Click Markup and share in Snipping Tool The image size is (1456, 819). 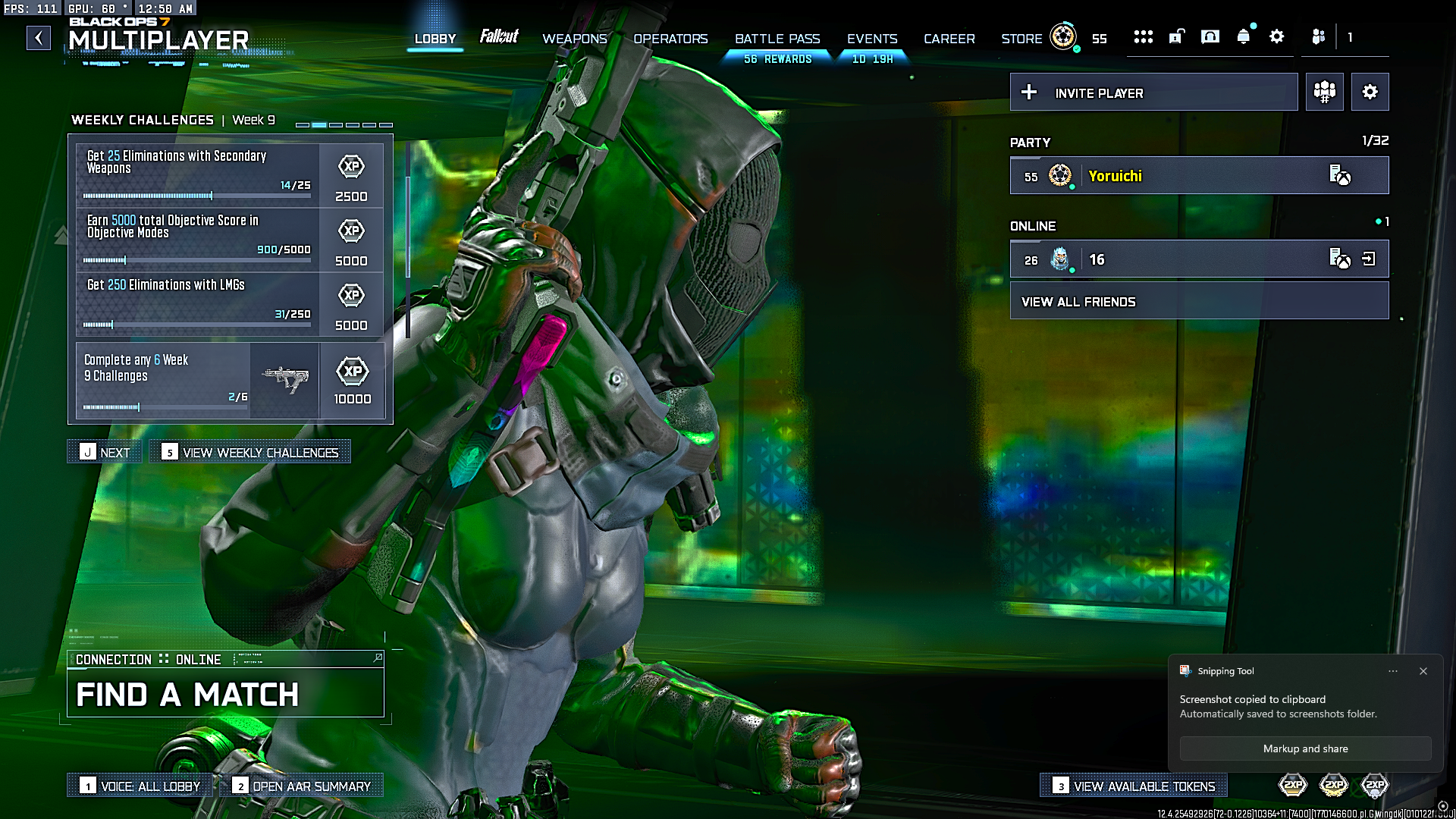coord(1305,748)
